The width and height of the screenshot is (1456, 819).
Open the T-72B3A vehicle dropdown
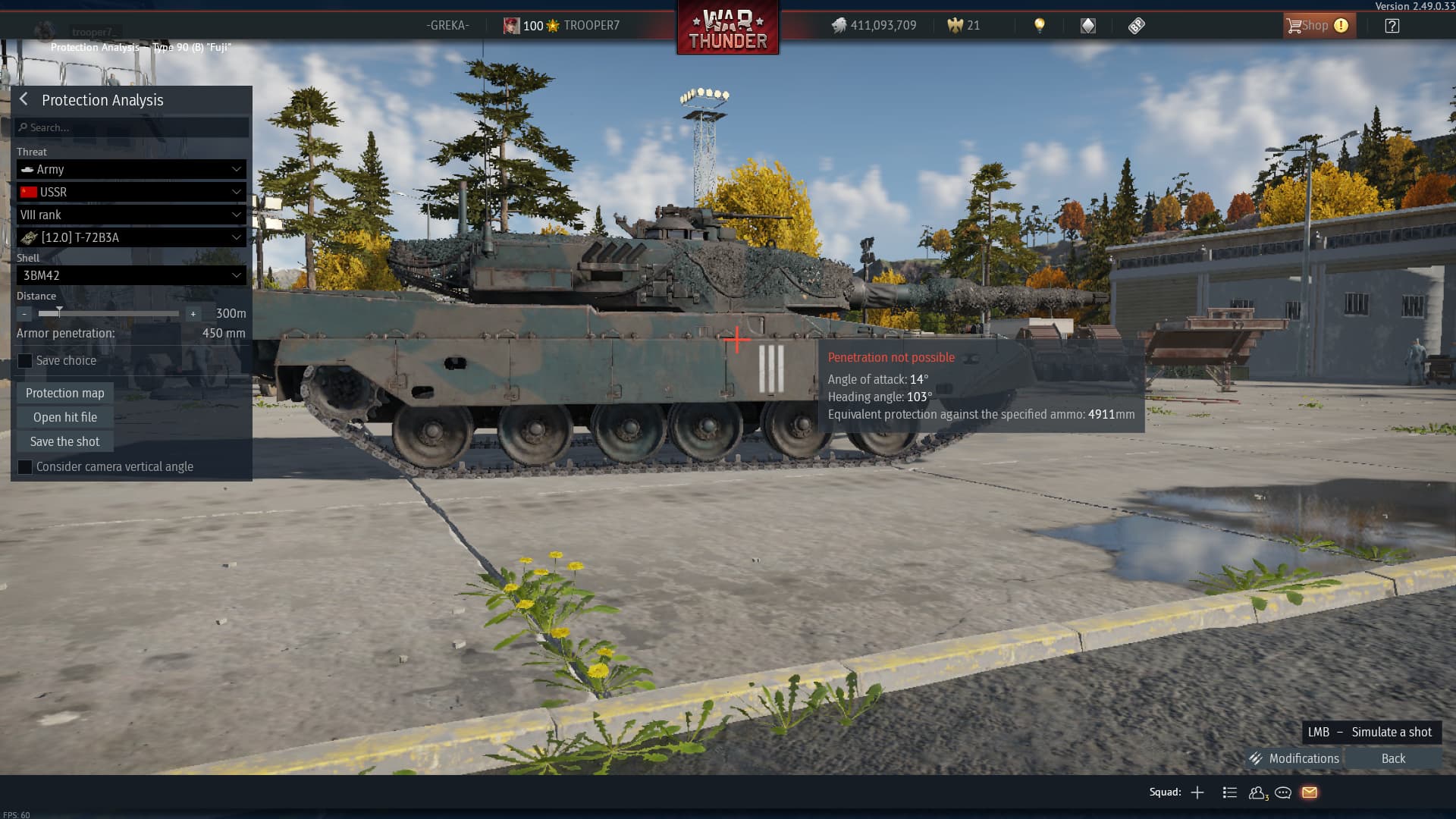131,237
